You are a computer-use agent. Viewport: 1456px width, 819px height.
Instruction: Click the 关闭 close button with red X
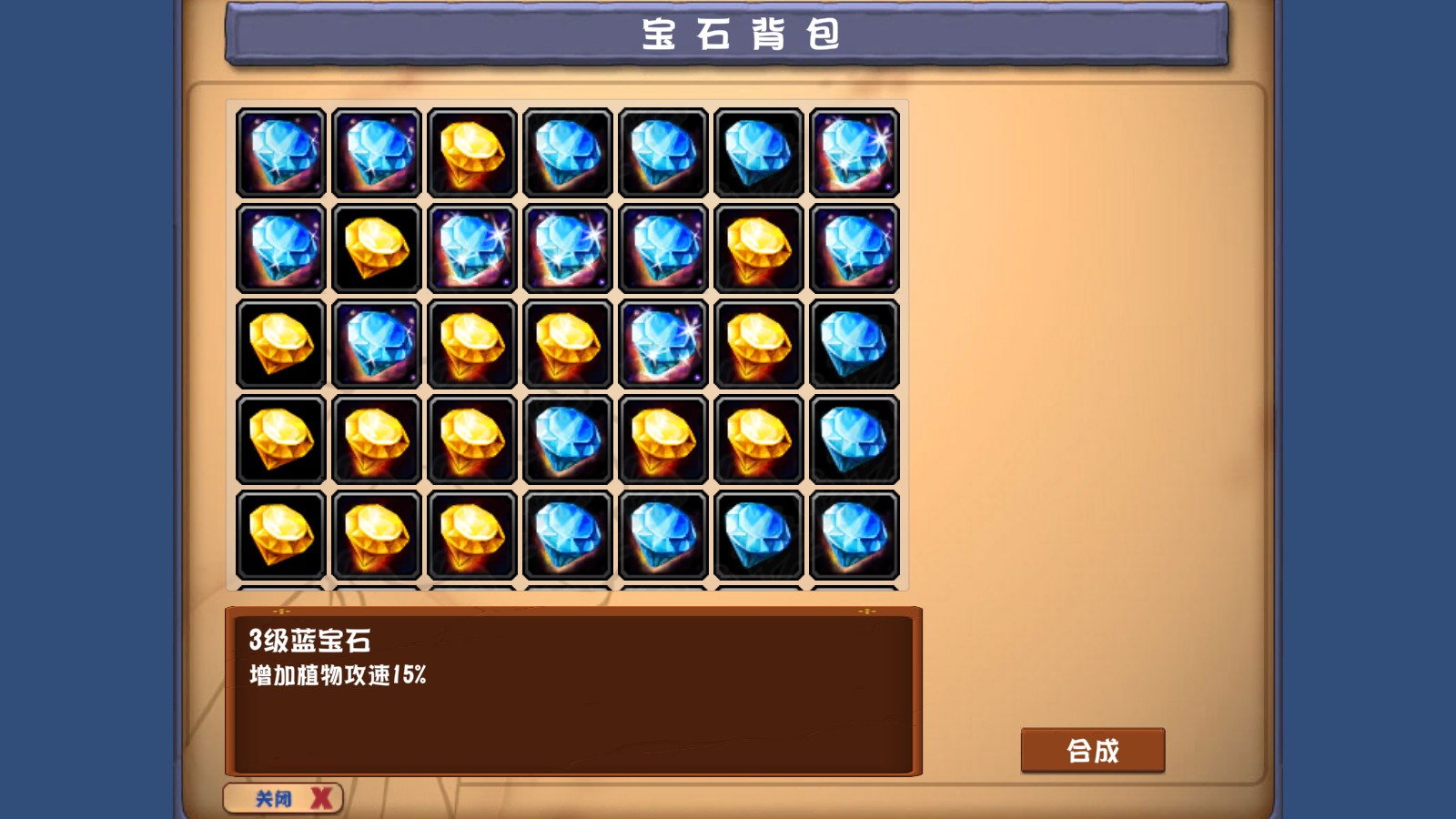(282, 796)
